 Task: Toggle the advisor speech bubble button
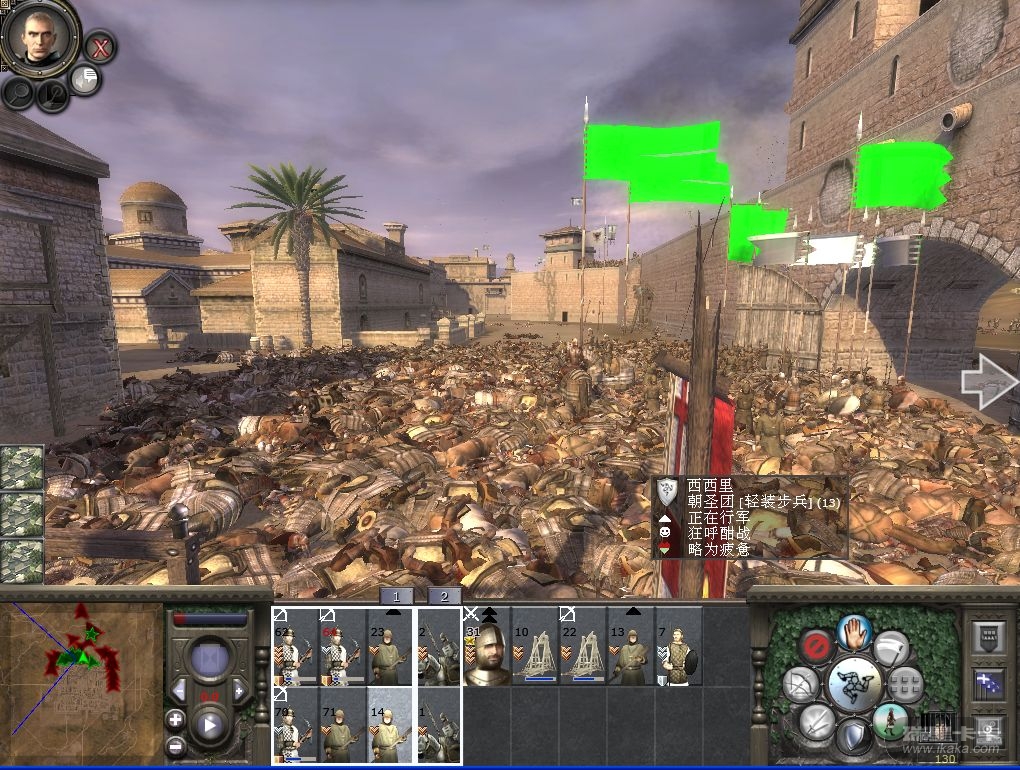[x=85, y=79]
